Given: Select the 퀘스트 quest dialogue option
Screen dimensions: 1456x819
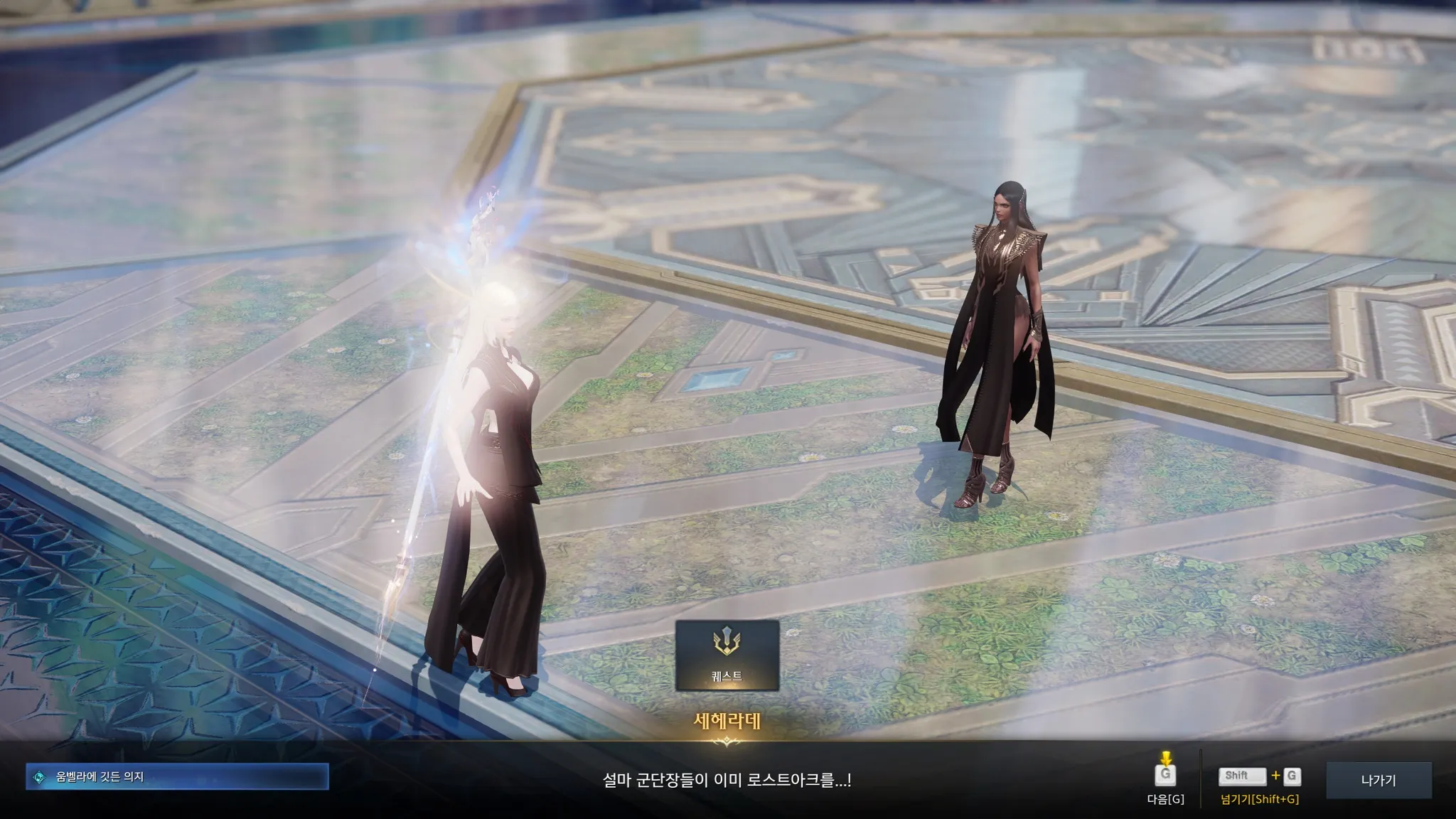Looking at the screenshot, I should [727, 655].
